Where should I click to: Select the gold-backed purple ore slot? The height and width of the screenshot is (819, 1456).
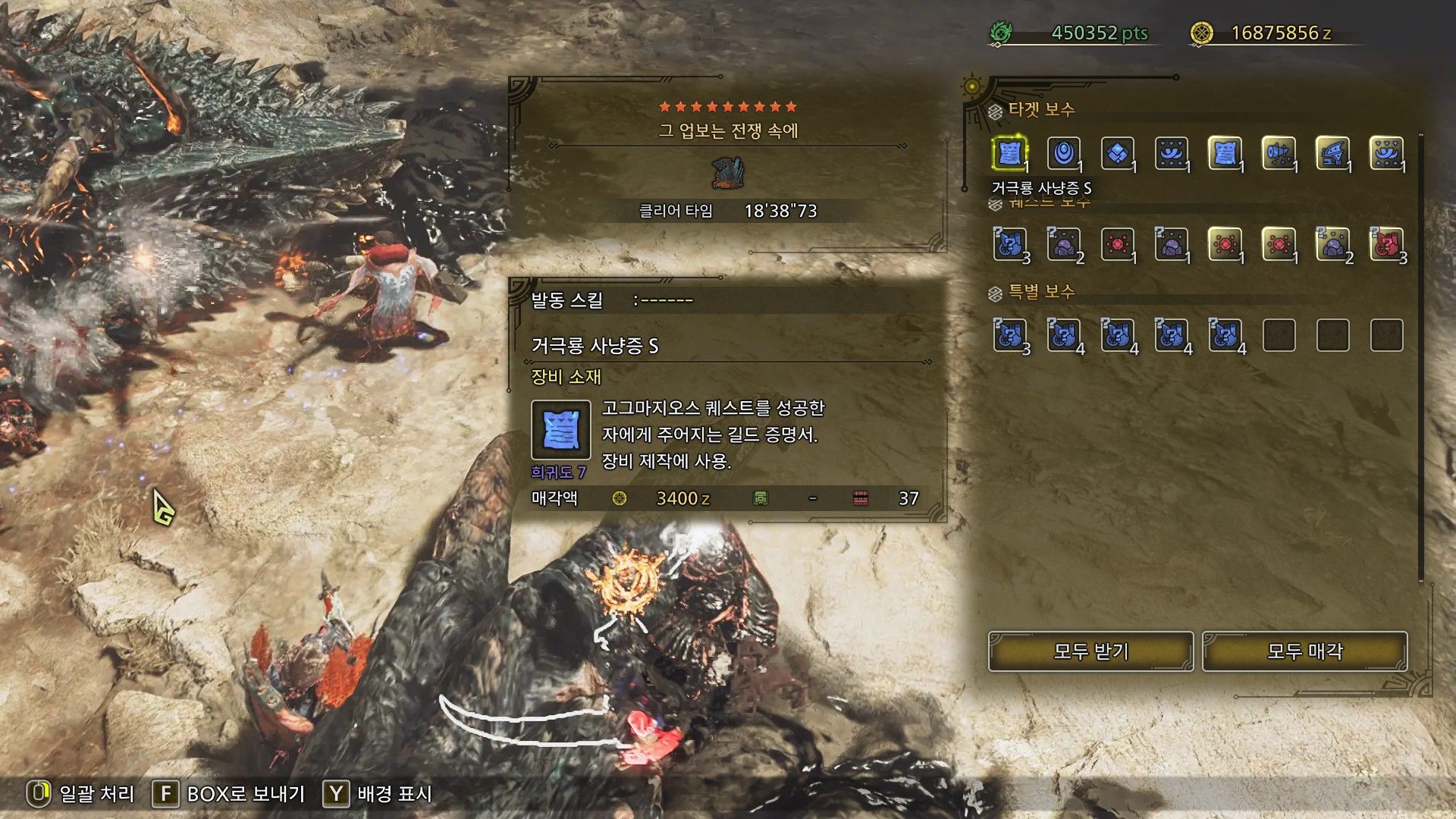[x=1332, y=245]
